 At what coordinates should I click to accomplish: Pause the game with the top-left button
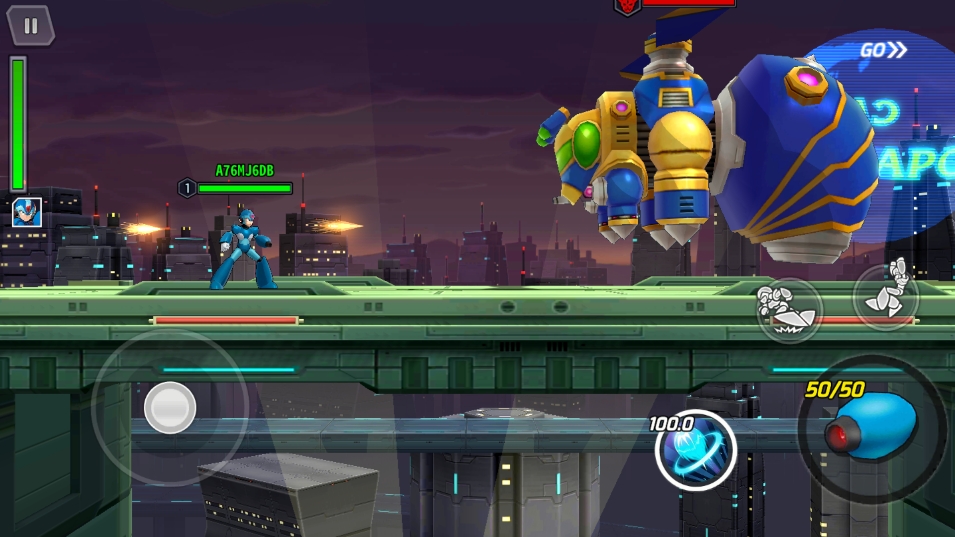click(x=31, y=26)
